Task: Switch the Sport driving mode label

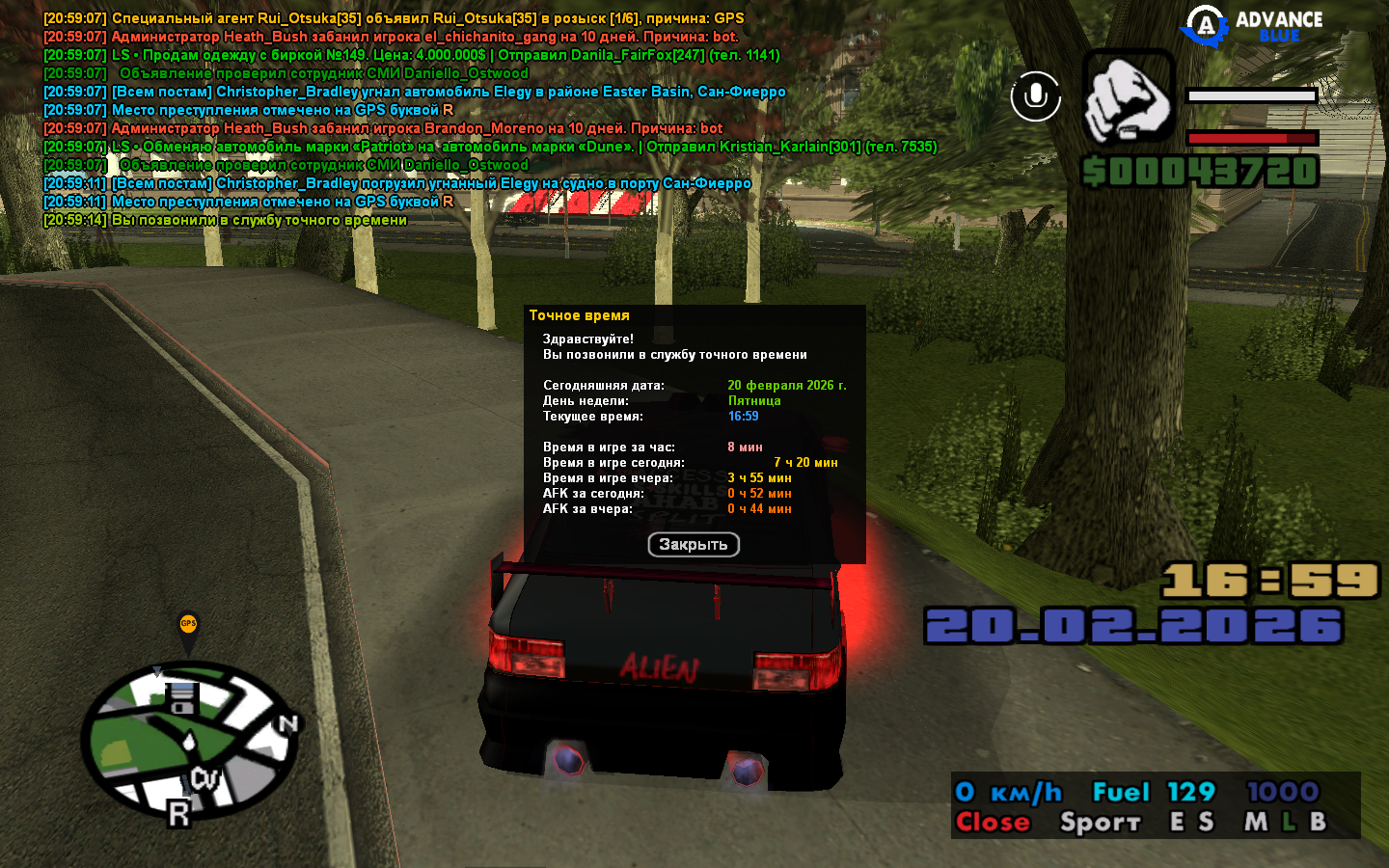Action: point(1100,822)
